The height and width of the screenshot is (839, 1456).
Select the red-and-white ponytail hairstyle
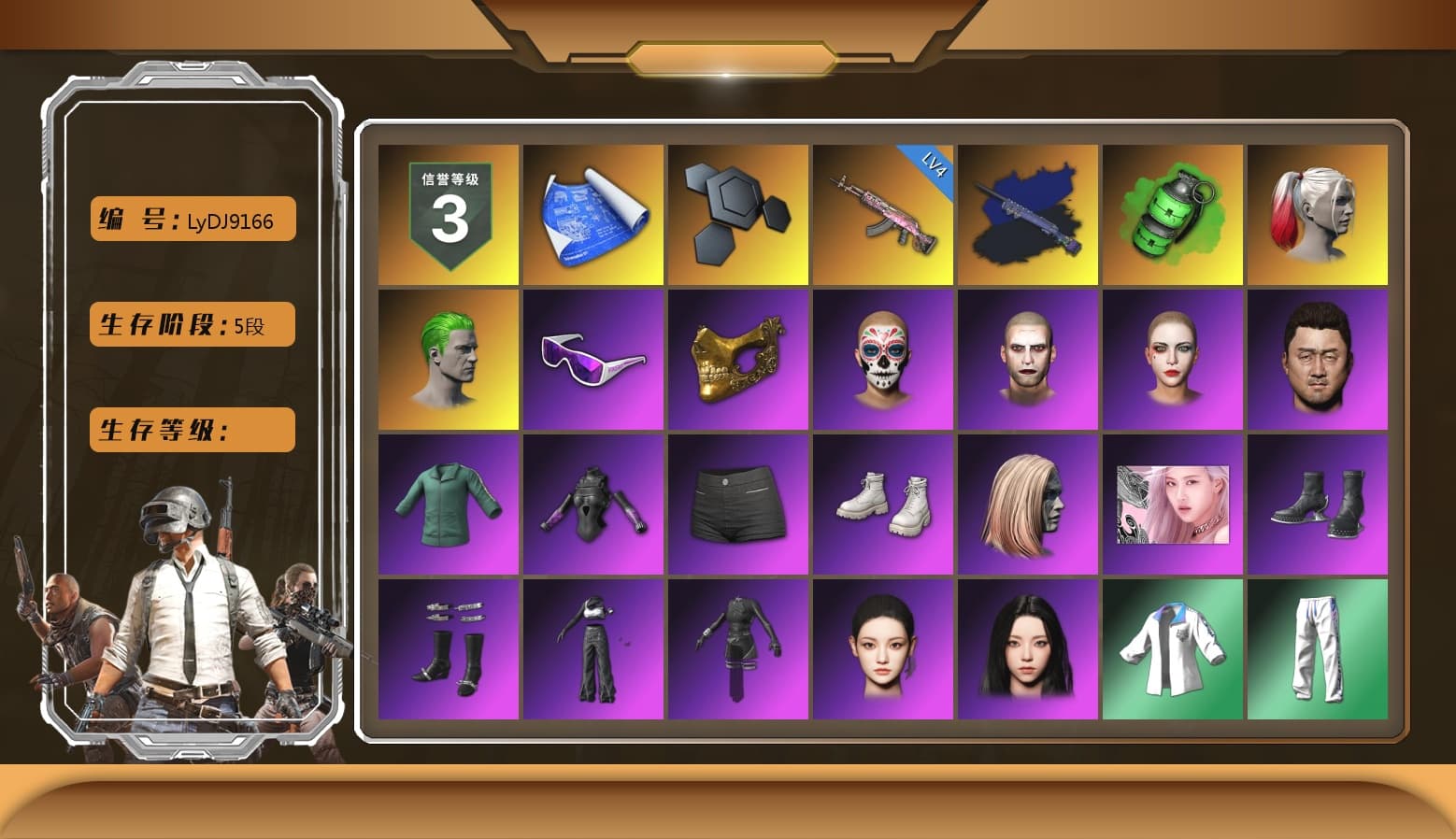pyautogui.click(x=1319, y=213)
